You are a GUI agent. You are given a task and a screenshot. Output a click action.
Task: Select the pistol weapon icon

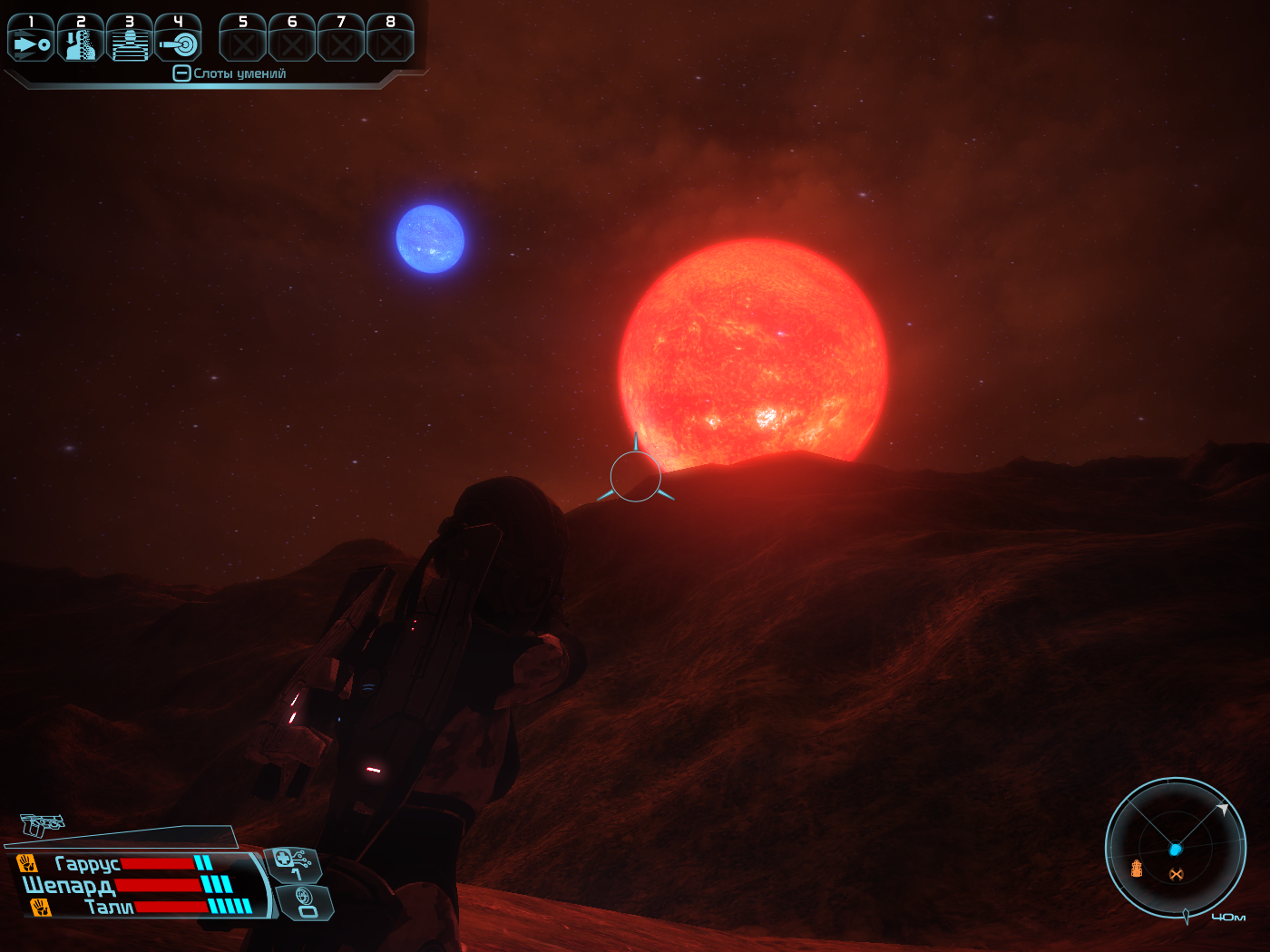tap(42, 823)
